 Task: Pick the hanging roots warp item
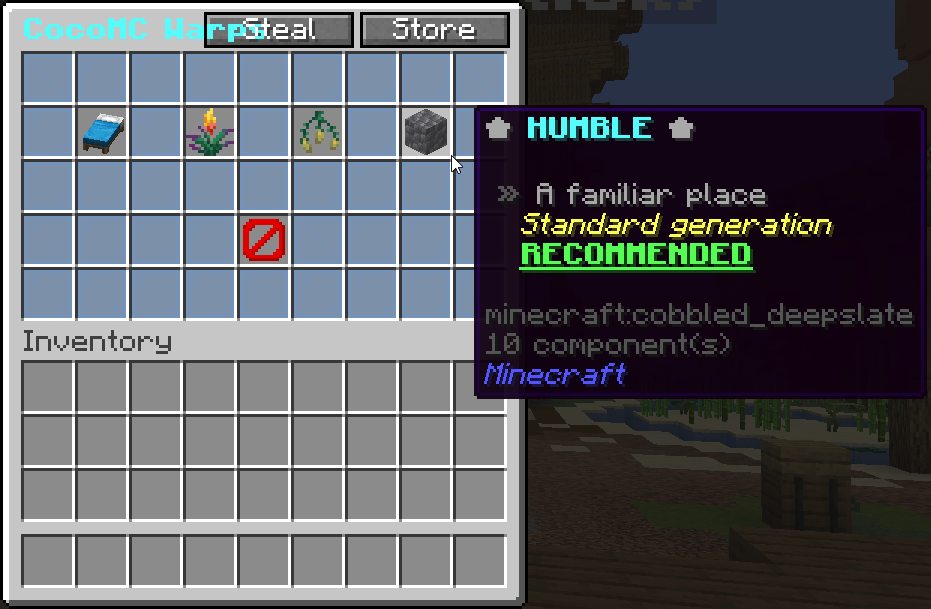coord(318,132)
